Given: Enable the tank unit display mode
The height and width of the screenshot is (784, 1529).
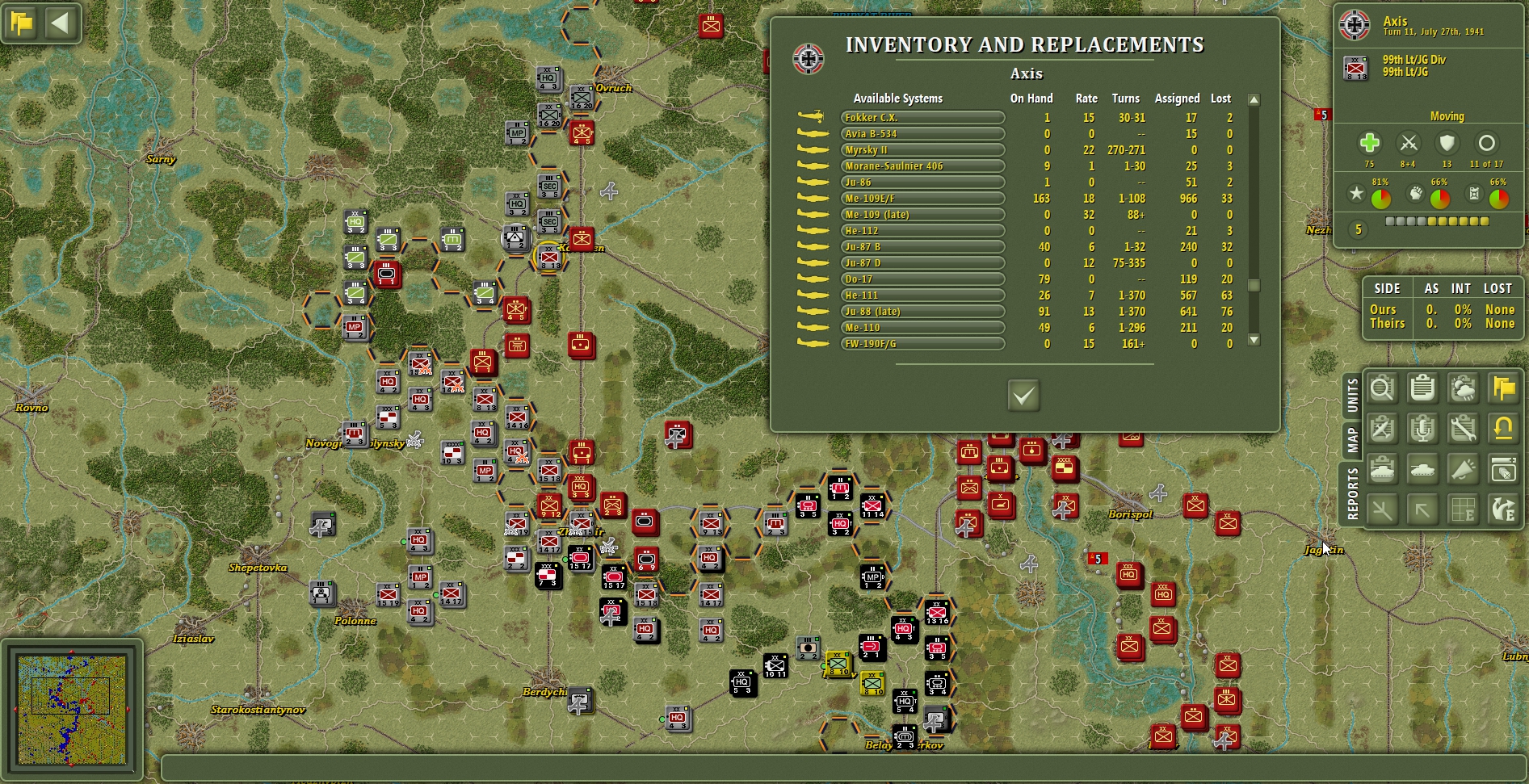Looking at the screenshot, I should point(1422,469).
